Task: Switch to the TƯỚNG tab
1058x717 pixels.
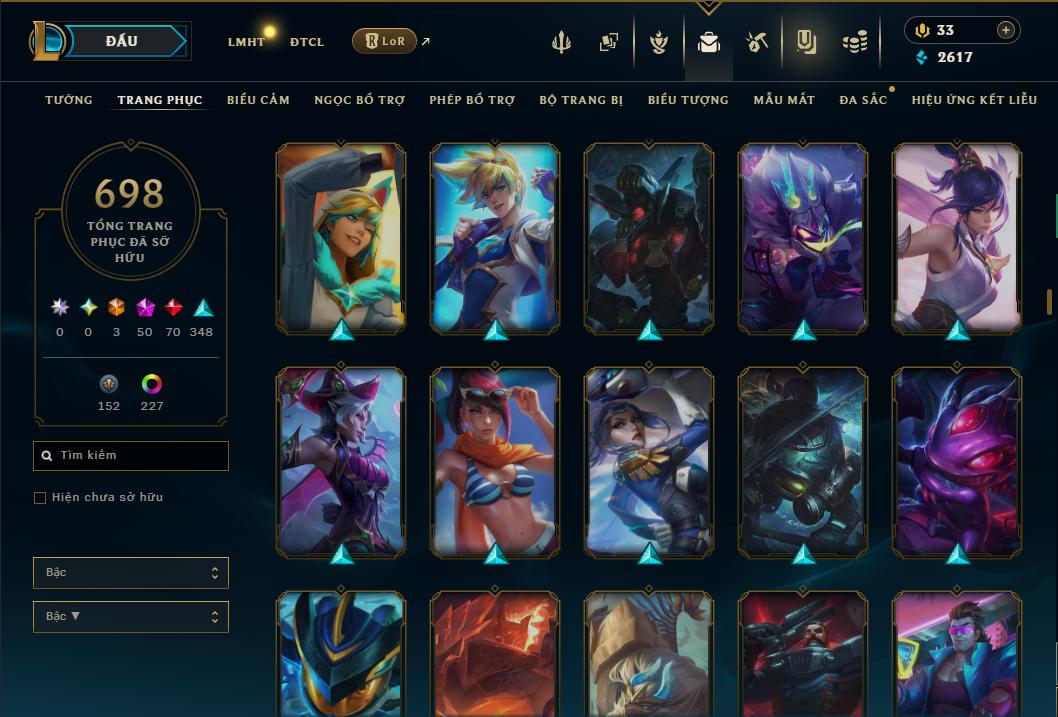Action: pyautogui.click(x=69, y=100)
